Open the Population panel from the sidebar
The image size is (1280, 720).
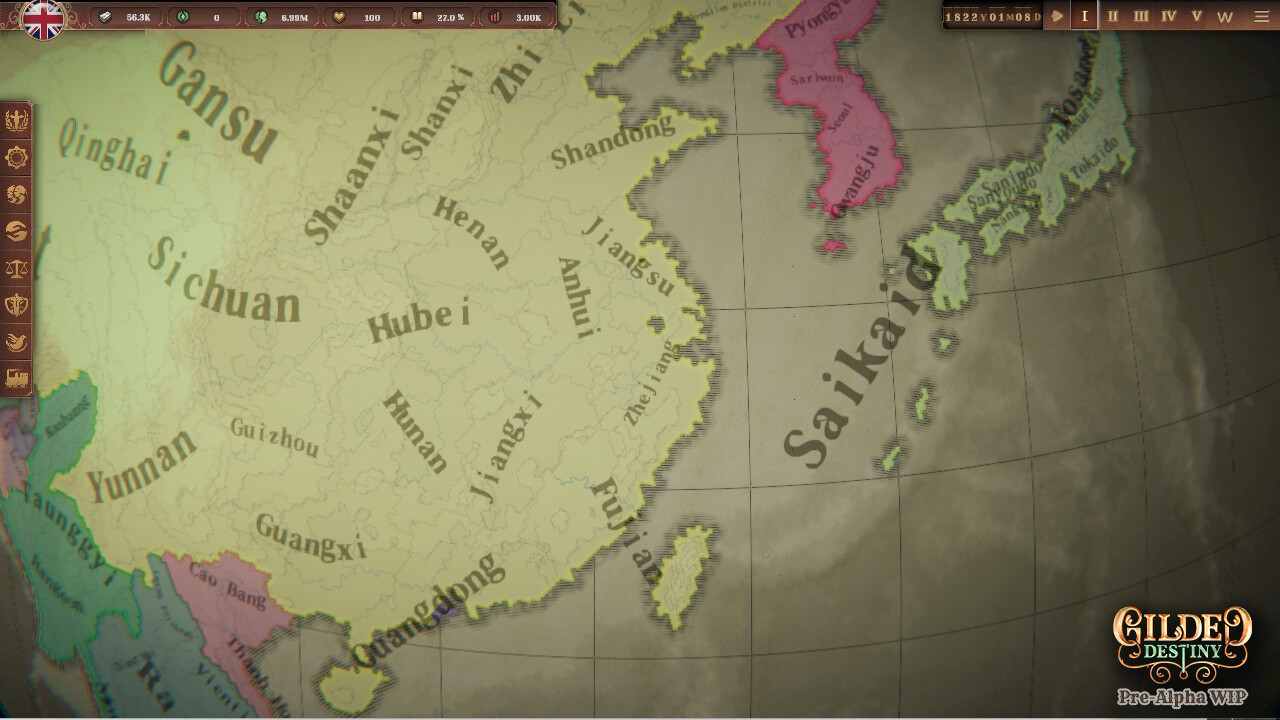pos(16,195)
